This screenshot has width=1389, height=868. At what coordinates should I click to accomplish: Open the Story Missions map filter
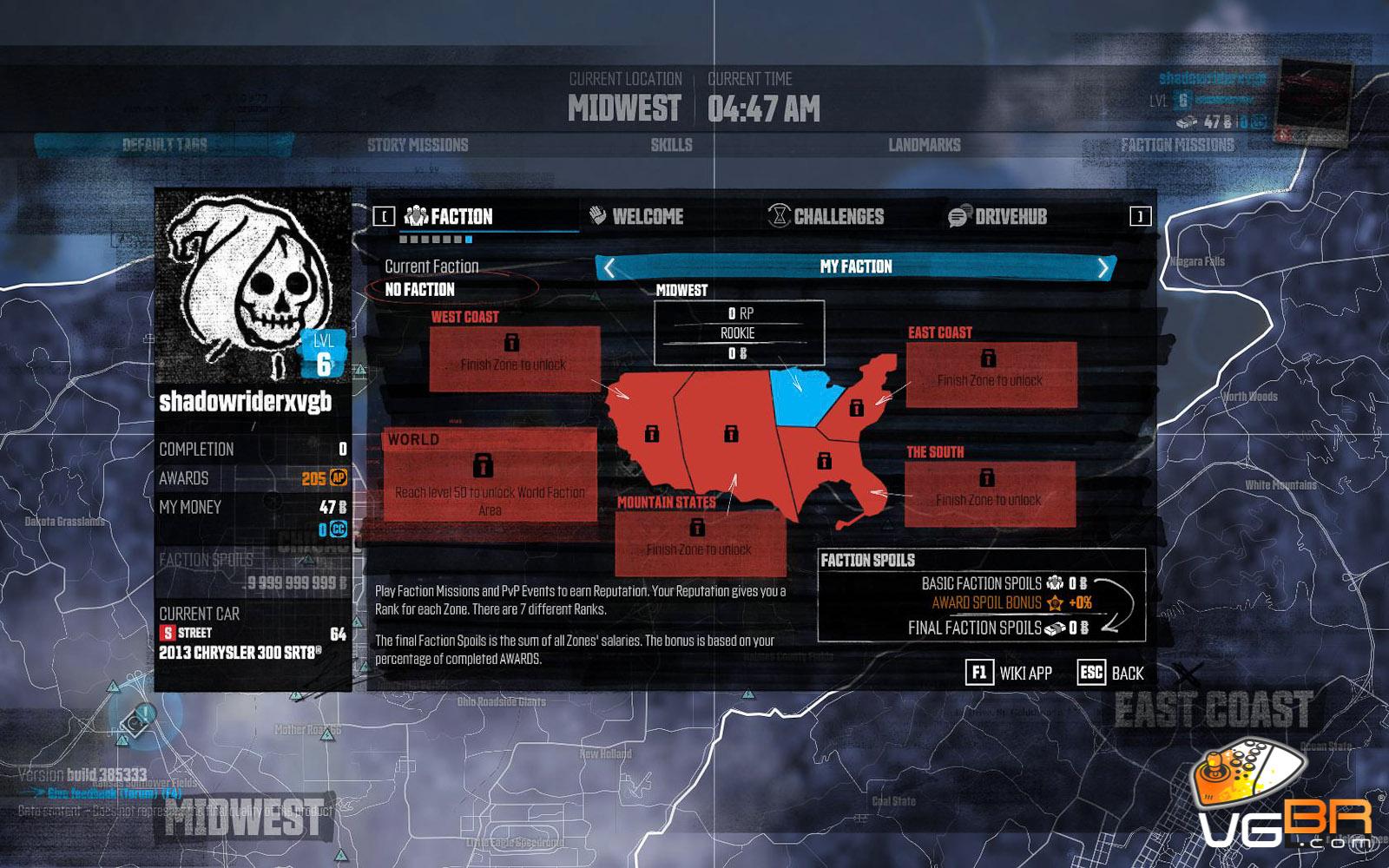pos(418,145)
